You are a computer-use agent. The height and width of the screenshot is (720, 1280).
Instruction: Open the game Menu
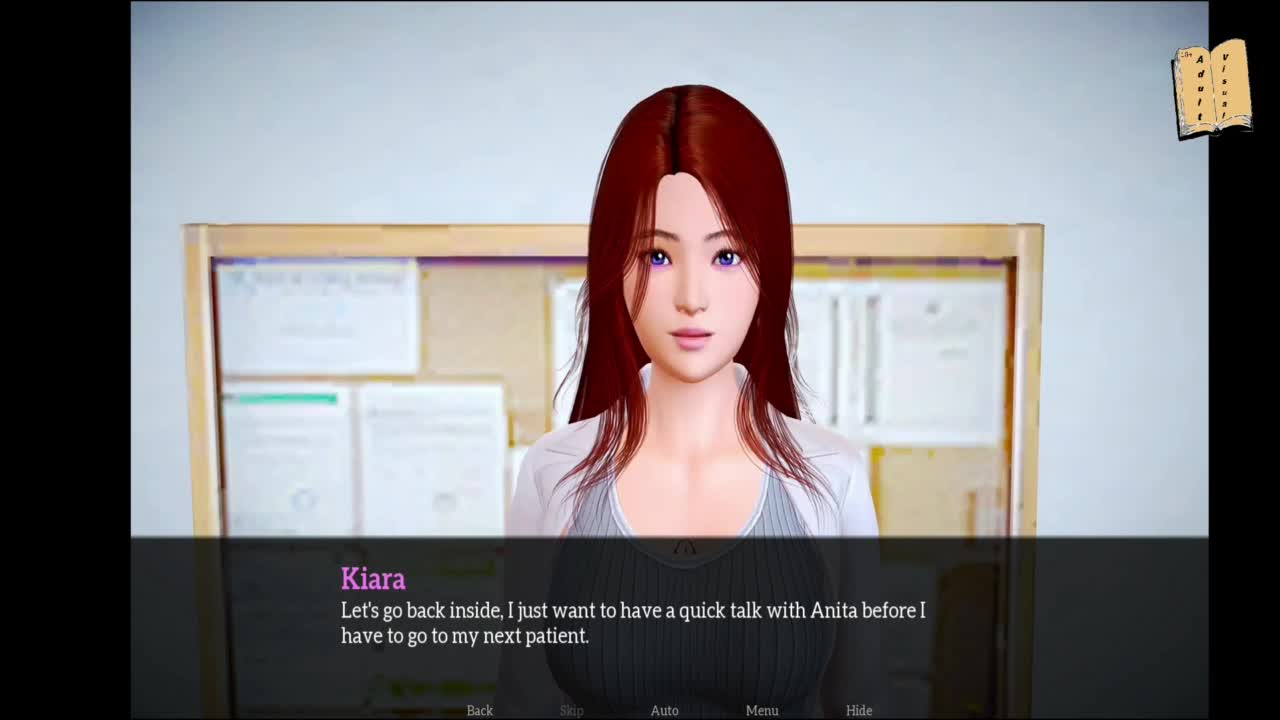[x=762, y=710]
